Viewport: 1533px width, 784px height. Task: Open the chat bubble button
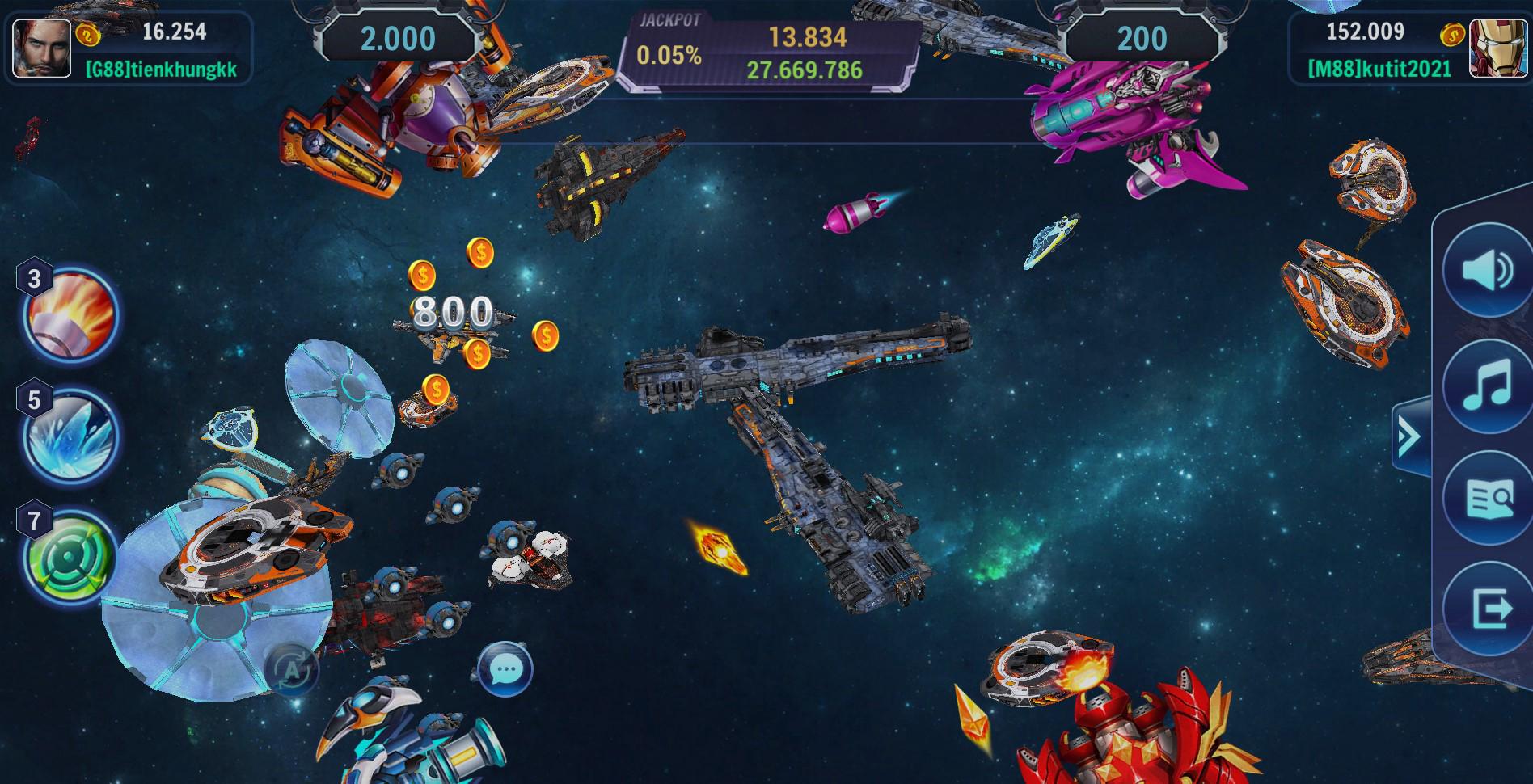(x=505, y=669)
